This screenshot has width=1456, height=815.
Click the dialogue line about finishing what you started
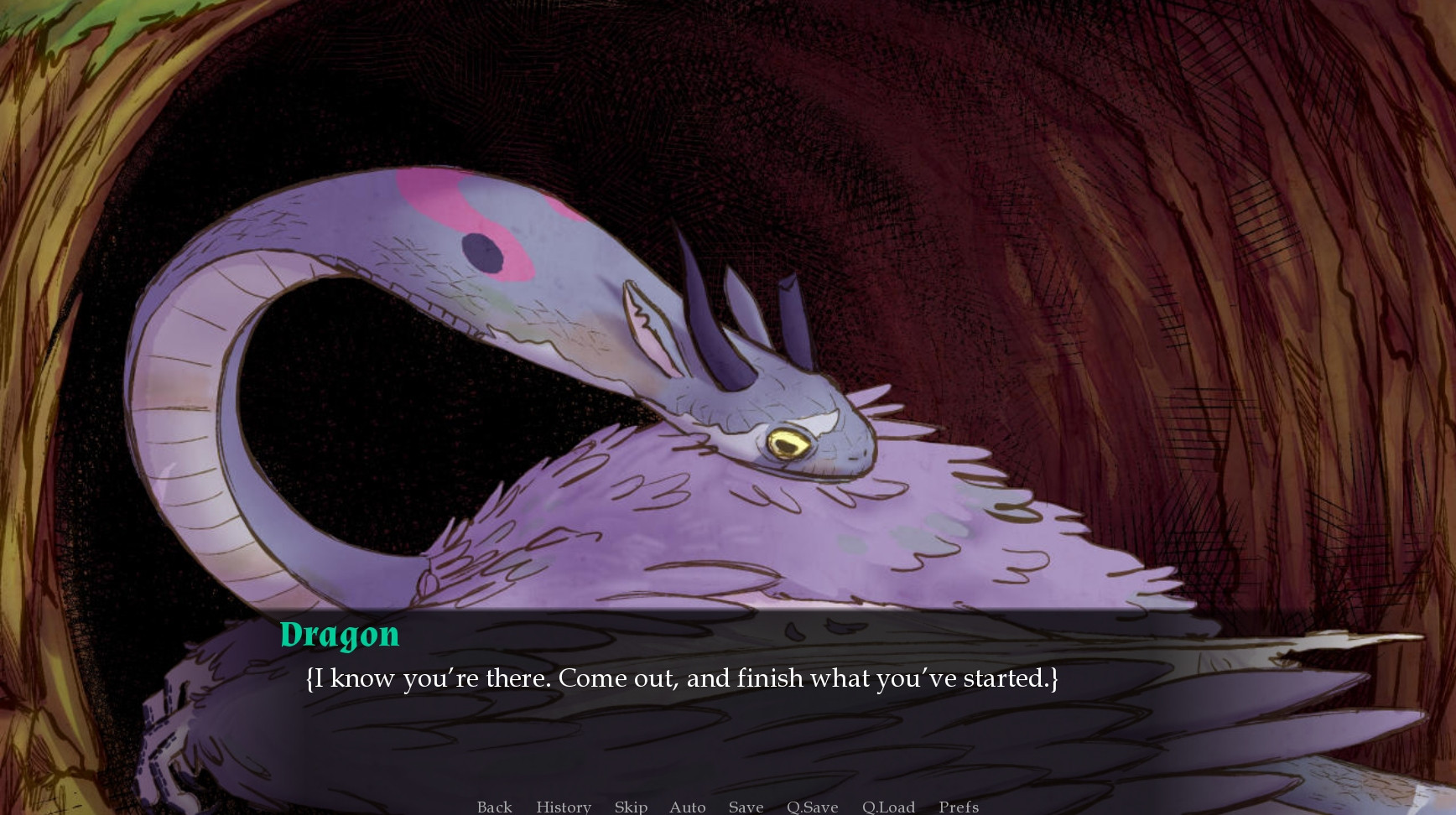click(x=684, y=679)
